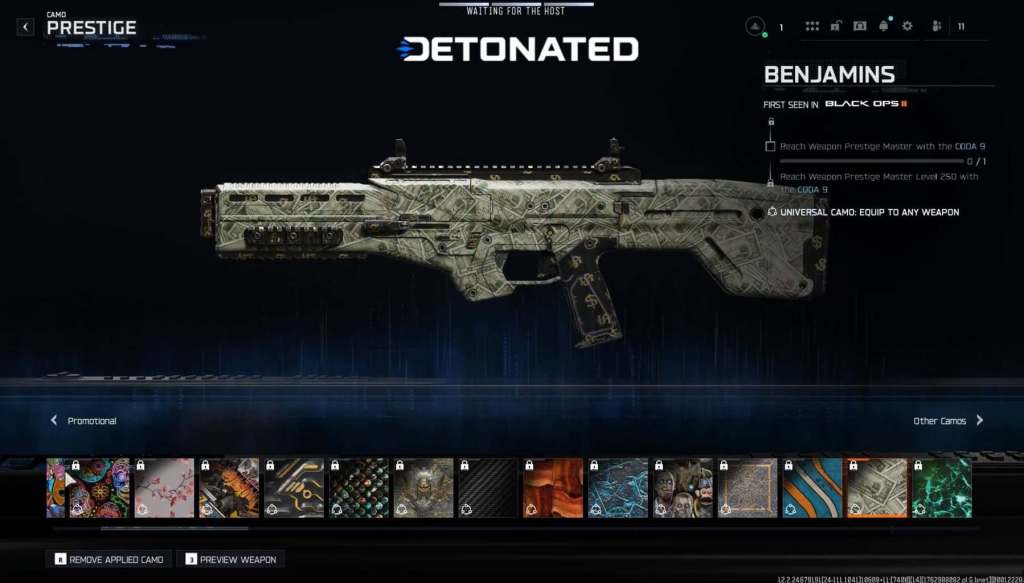Pick the orange wood grain camo
This screenshot has height=583, width=1024.
(553, 488)
